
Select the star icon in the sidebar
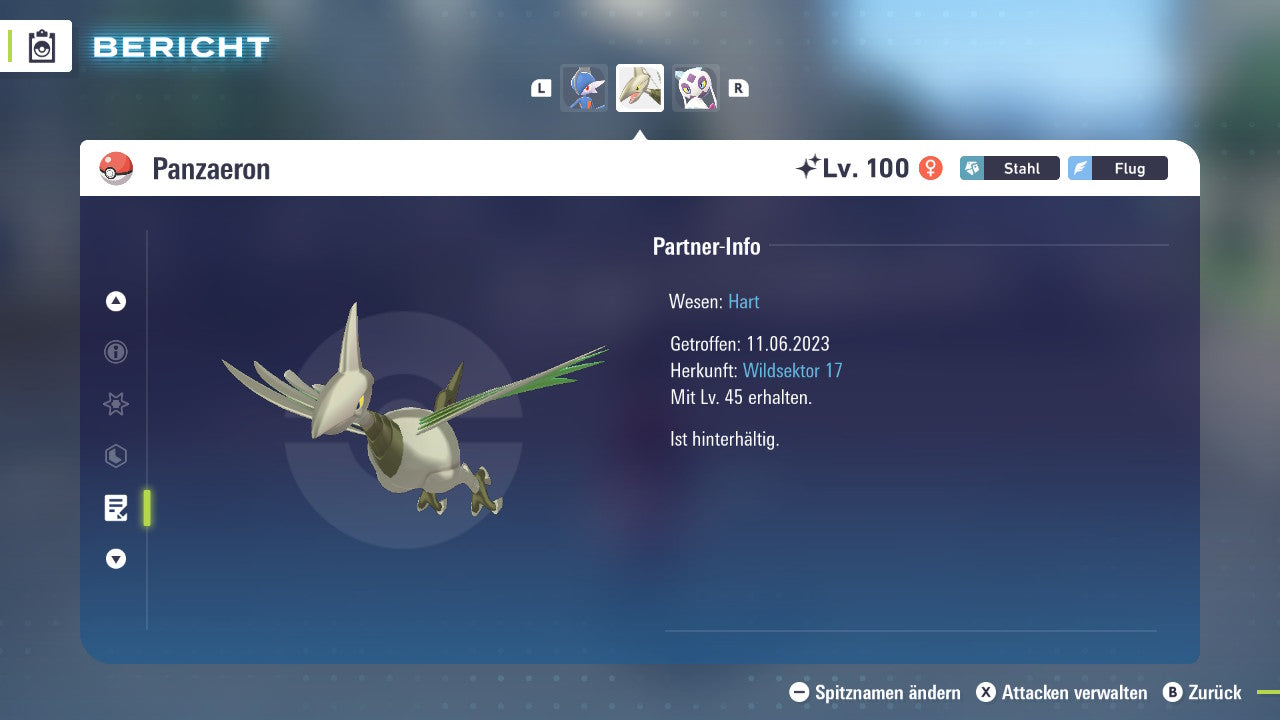(115, 404)
